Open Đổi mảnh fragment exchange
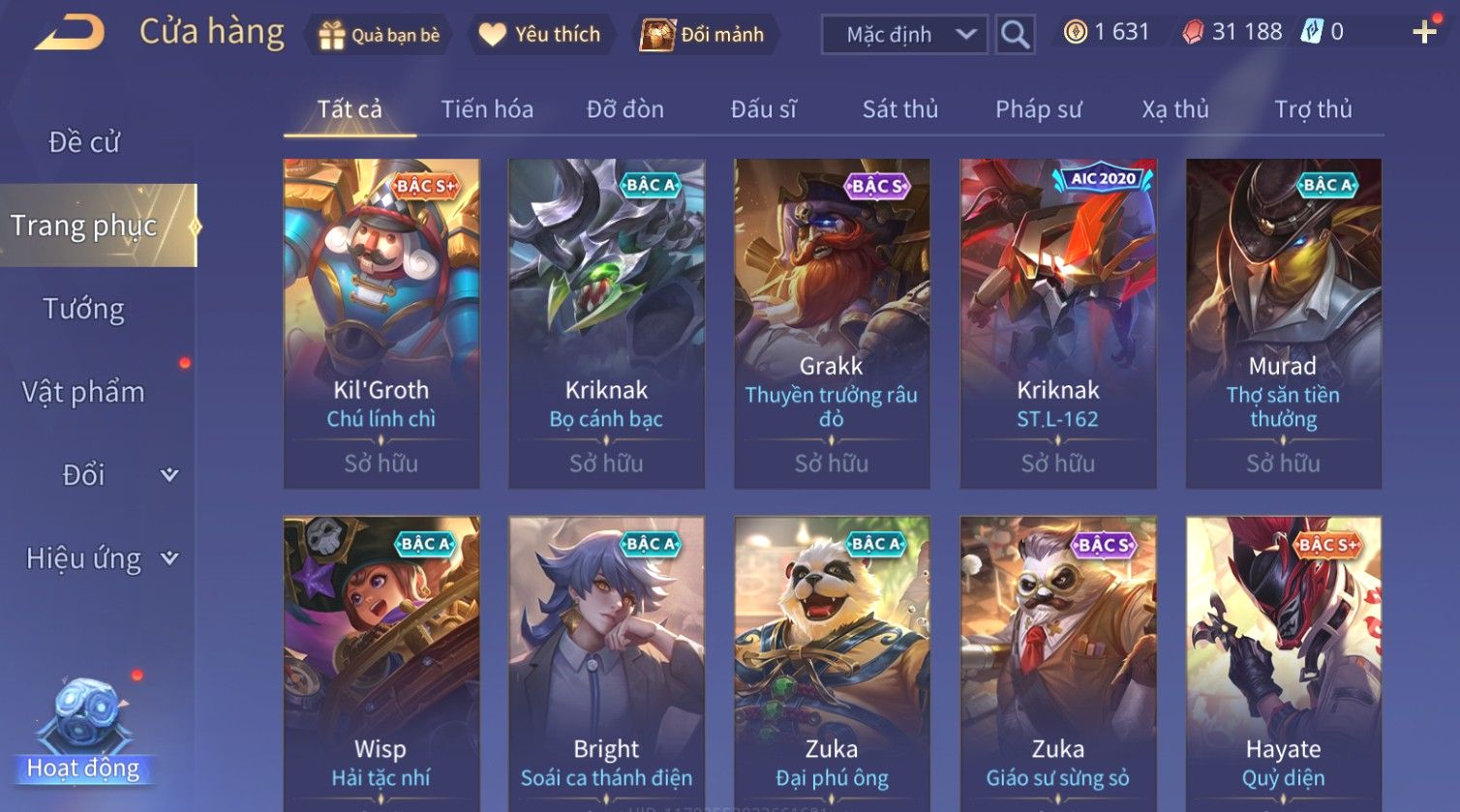 pyautogui.click(x=703, y=35)
